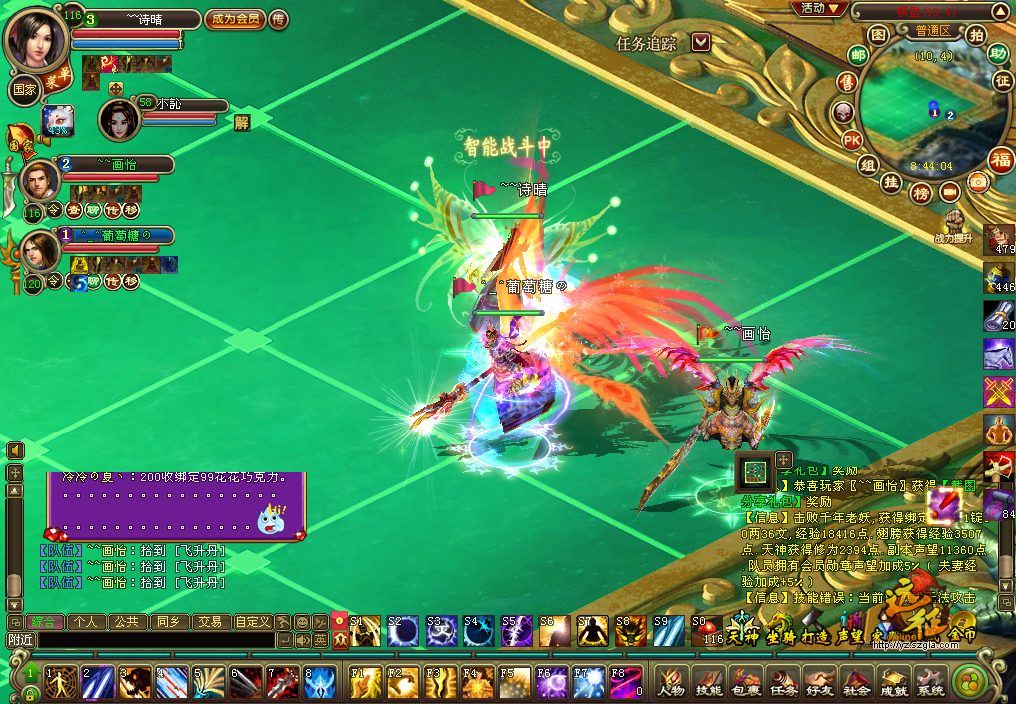
Task: Select the 公共 public chat tab
Action: click(x=126, y=621)
